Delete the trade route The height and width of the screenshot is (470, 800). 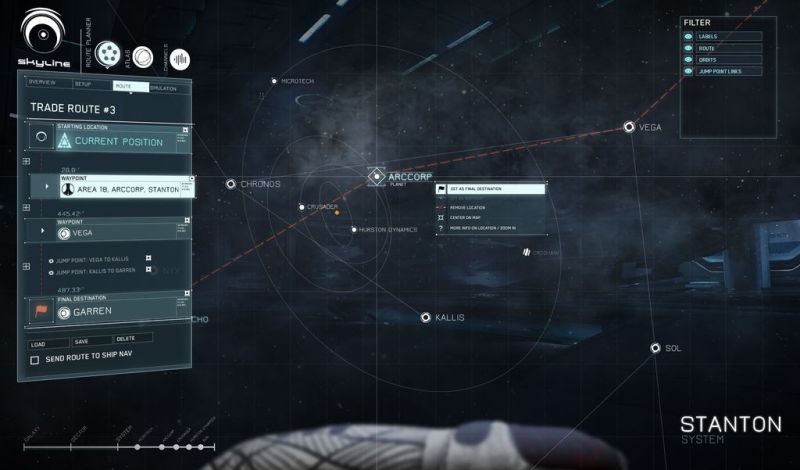point(126,339)
